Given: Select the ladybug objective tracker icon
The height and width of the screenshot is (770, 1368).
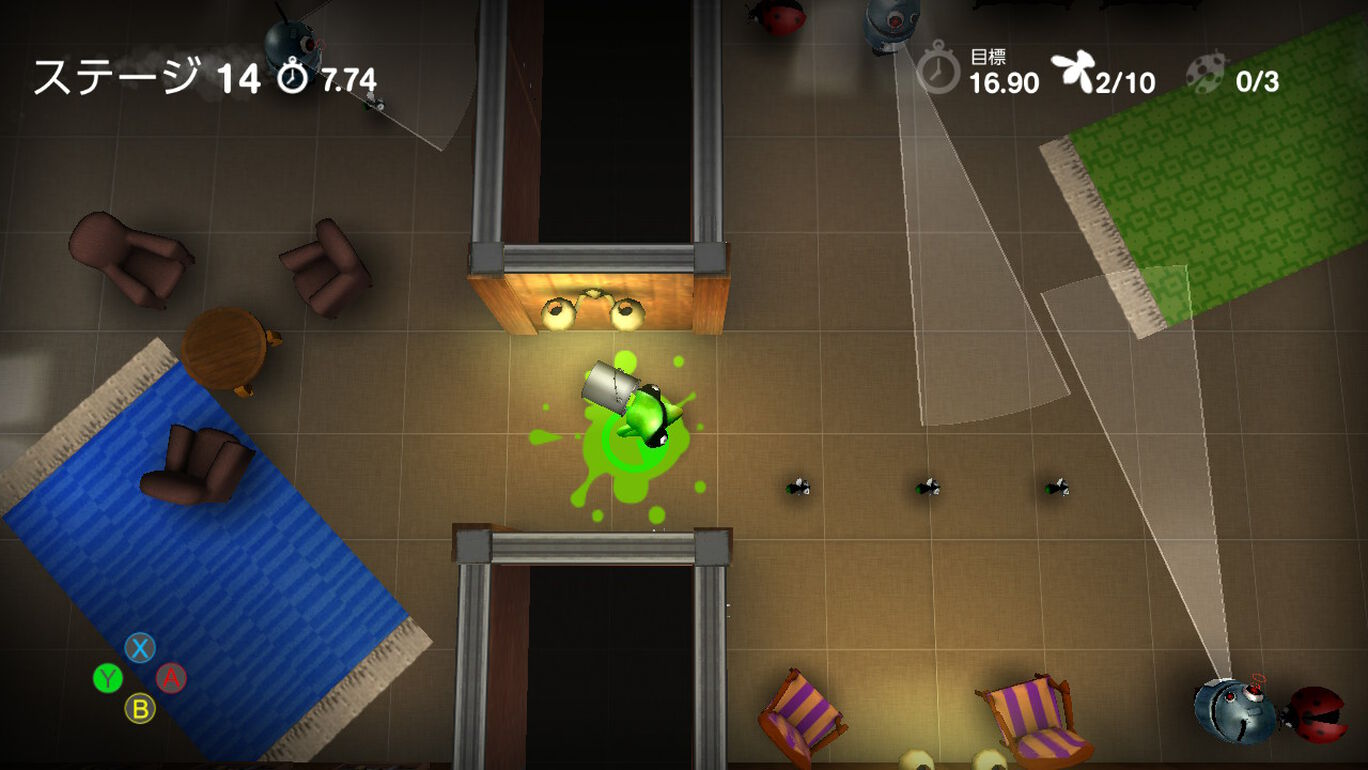Looking at the screenshot, I should [x=1206, y=73].
